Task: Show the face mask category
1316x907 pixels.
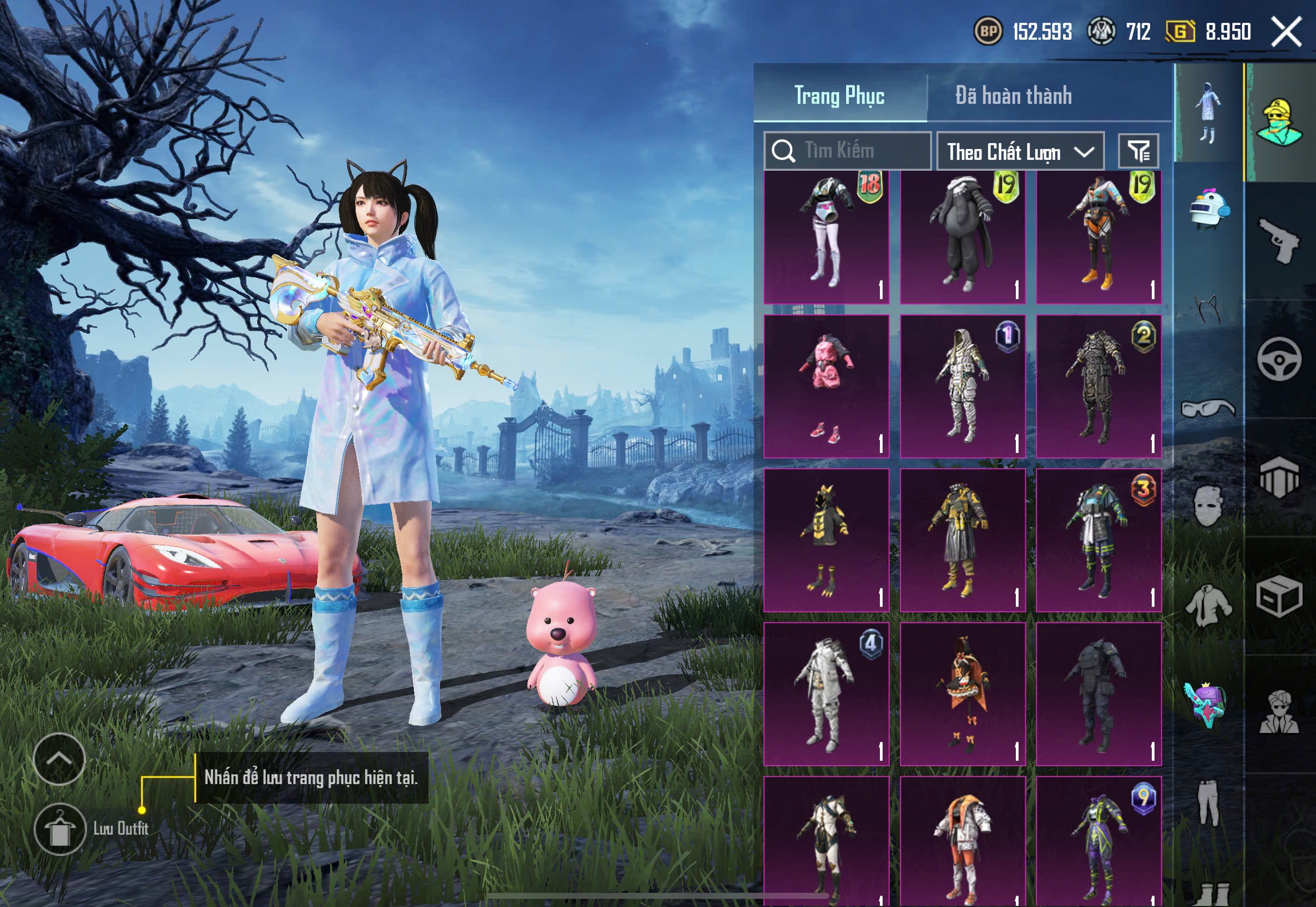Action: (1208, 506)
